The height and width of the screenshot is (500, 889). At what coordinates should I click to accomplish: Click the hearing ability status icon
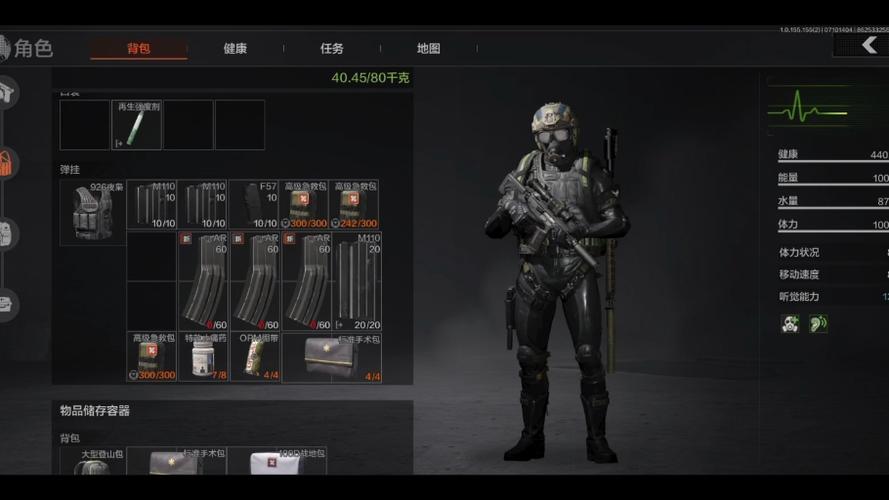click(818, 324)
